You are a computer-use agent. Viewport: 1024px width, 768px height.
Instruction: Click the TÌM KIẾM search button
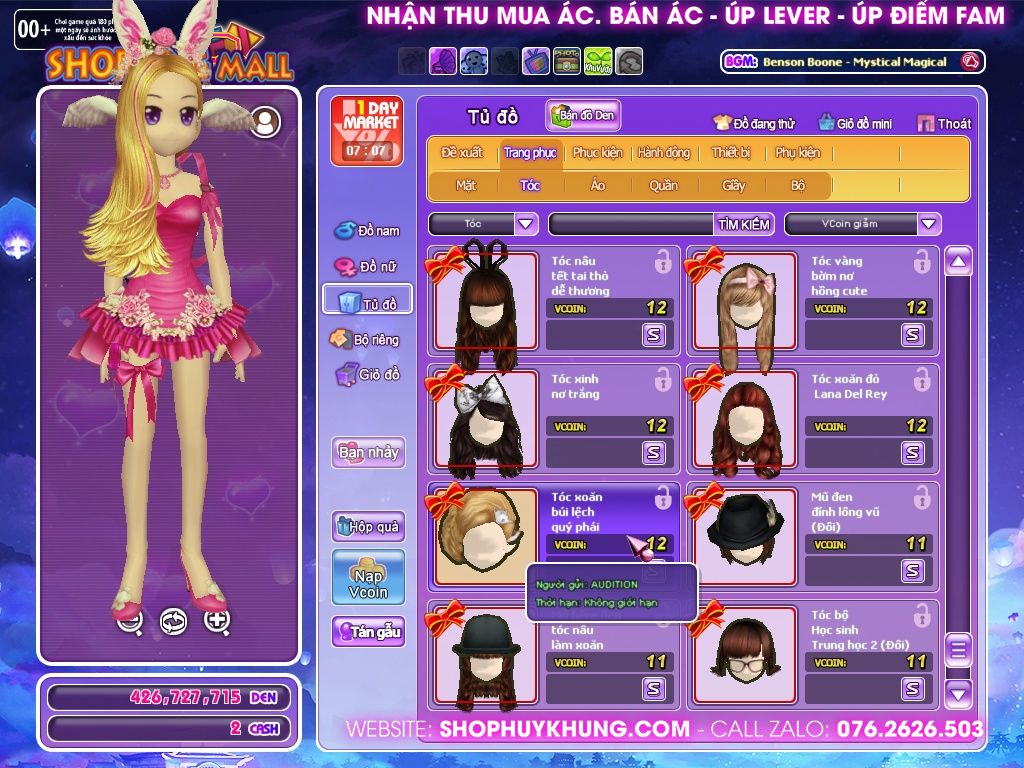tap(743, 224)
